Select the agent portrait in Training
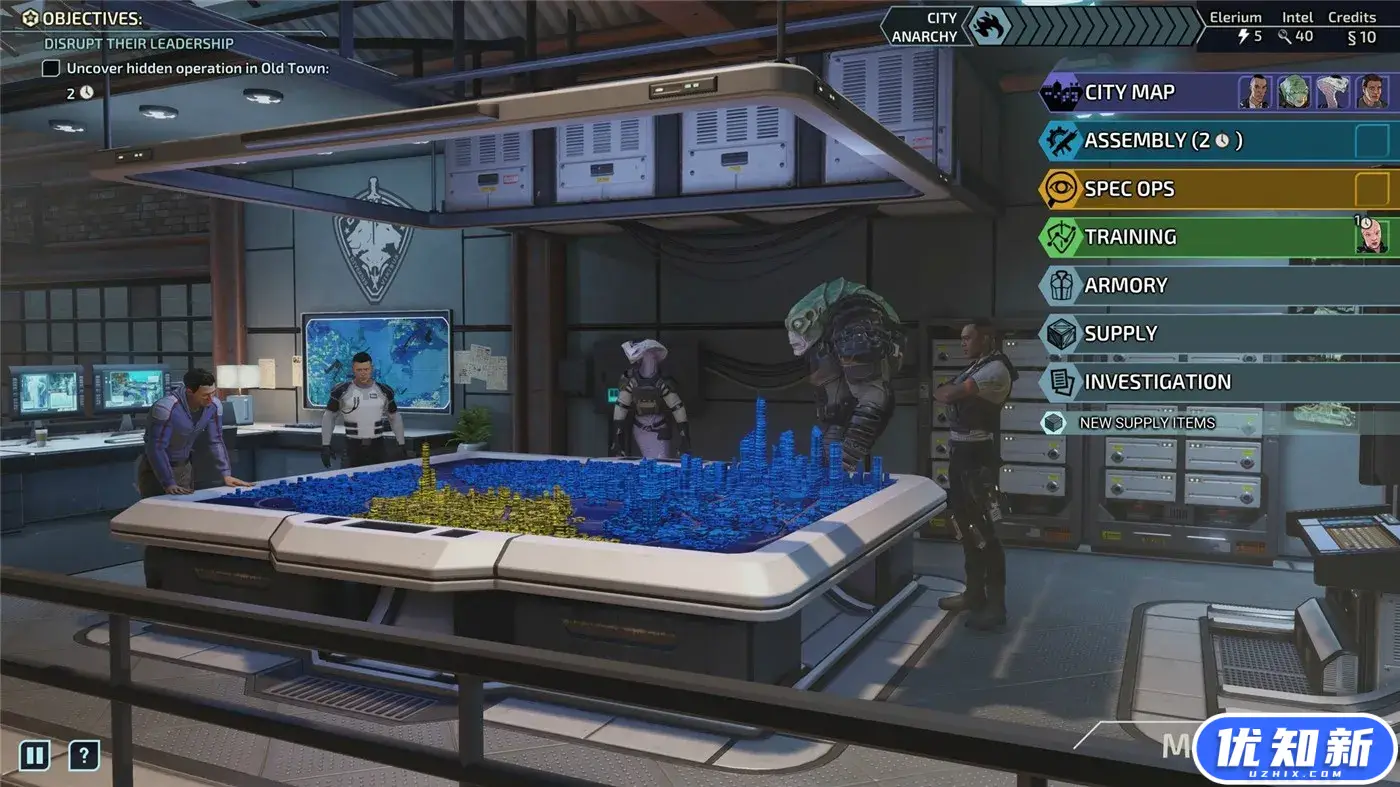 click(x=1372, y=237)
